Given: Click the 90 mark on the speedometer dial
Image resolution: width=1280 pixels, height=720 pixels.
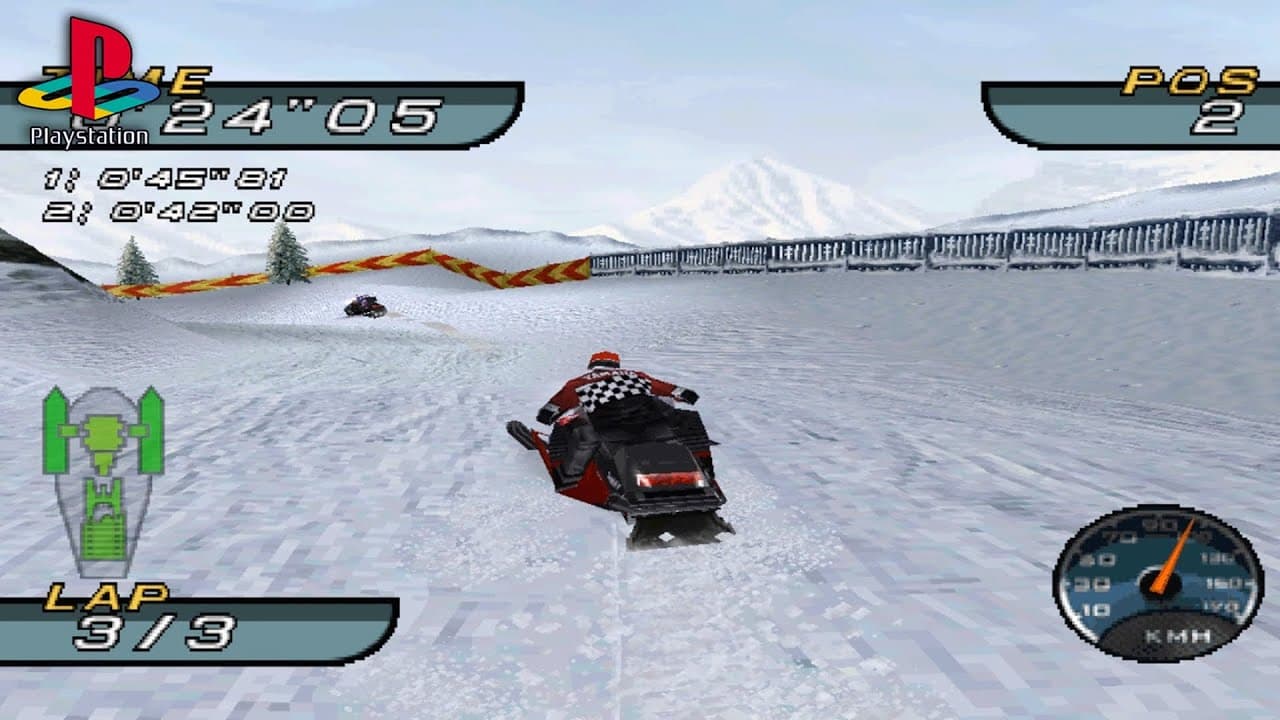Looking at the screenshot, I should click(1152, 522).
